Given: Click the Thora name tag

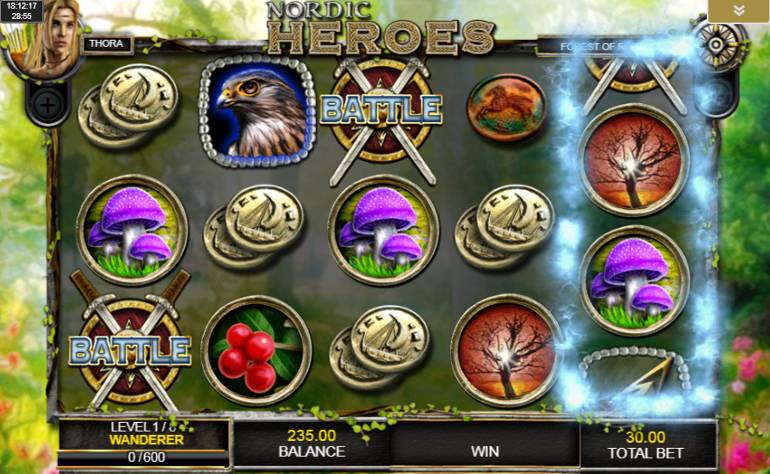Looking at the screenshot, I should pyautogui.click(x=105, y=45).
